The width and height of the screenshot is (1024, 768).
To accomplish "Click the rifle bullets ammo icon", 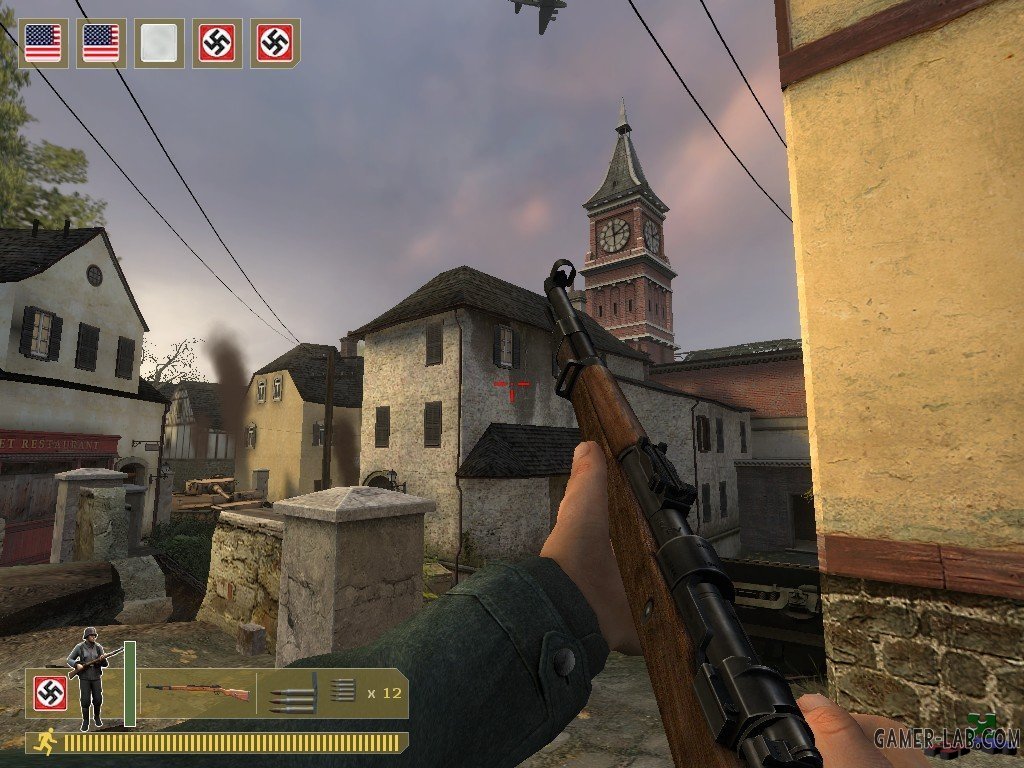I will click(x=292, y=693).
